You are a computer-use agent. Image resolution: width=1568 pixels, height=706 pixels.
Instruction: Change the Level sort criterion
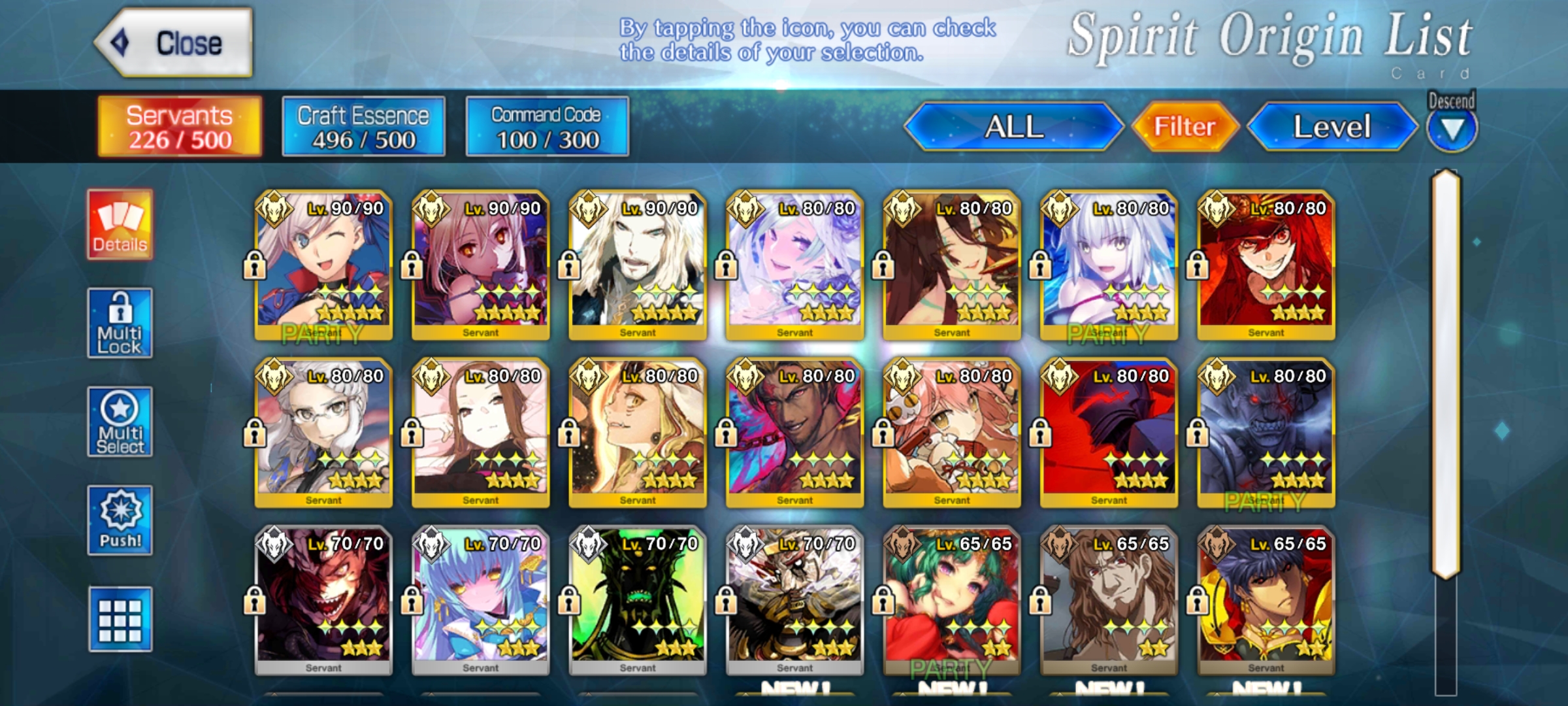click(x=1331, y=127)
